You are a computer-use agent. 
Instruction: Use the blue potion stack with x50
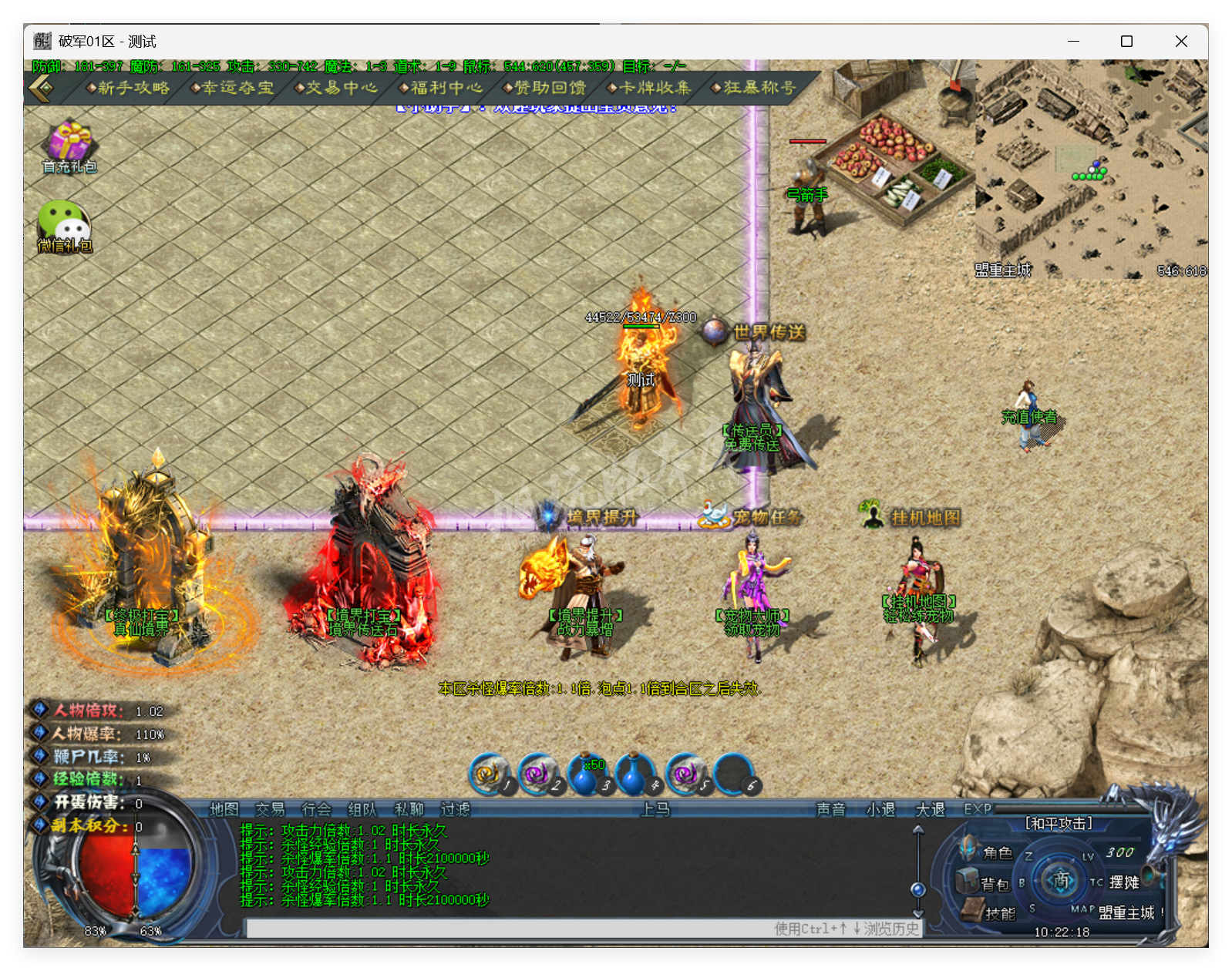[586, 774]
